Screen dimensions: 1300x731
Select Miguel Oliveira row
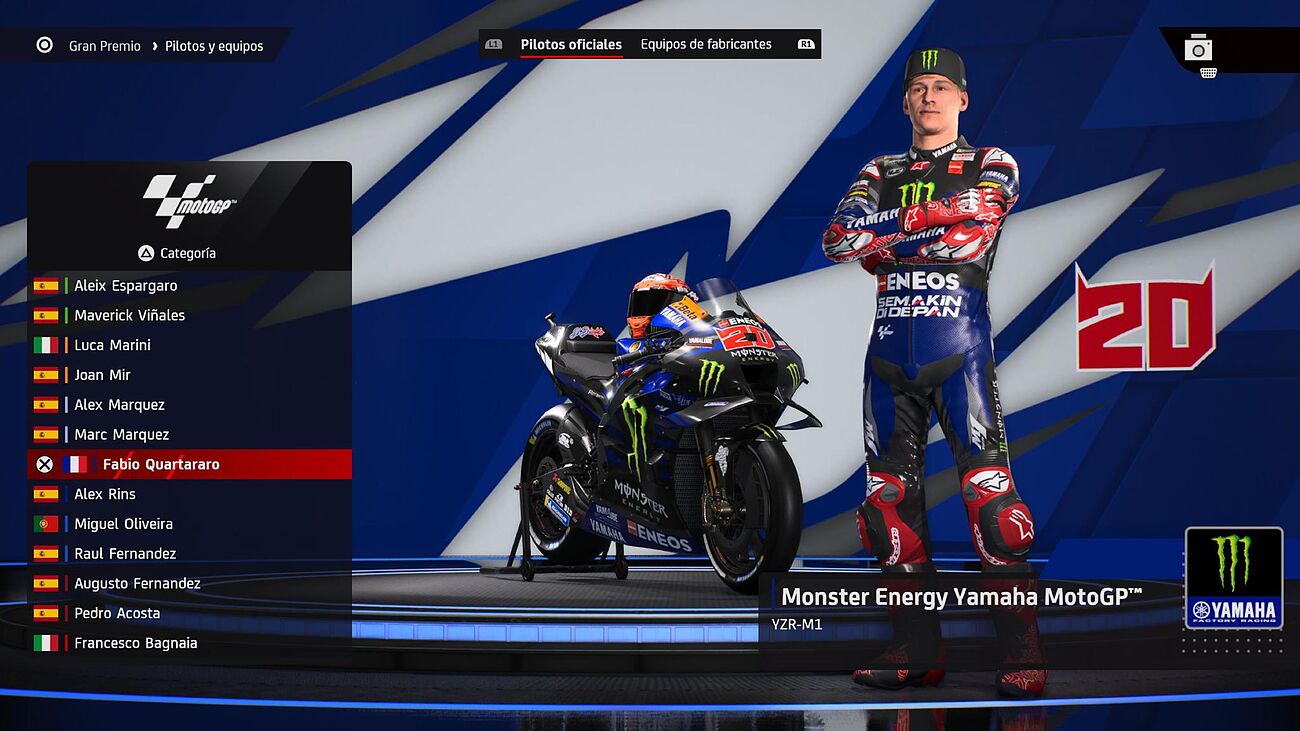tap(123, 524)
